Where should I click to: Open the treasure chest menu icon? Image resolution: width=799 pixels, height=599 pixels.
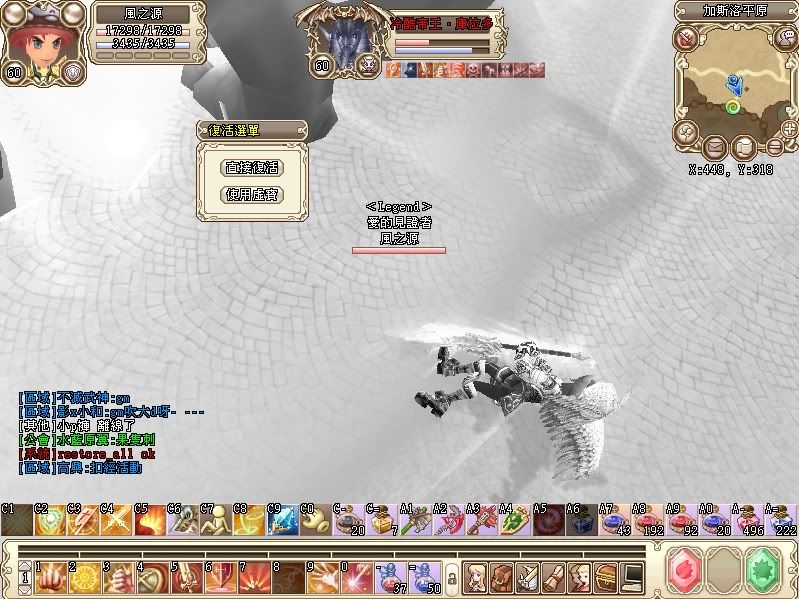pyautogui.click(x=606, y=575)
